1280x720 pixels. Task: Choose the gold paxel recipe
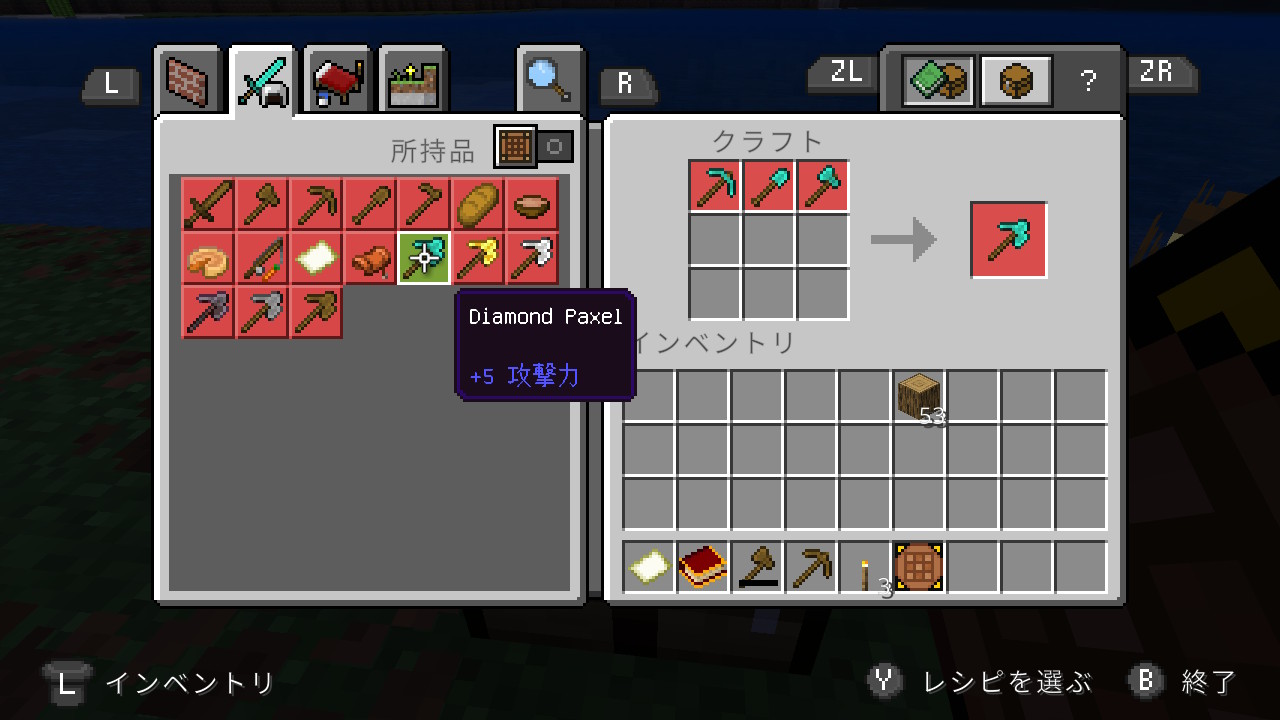tap(478, 258)
